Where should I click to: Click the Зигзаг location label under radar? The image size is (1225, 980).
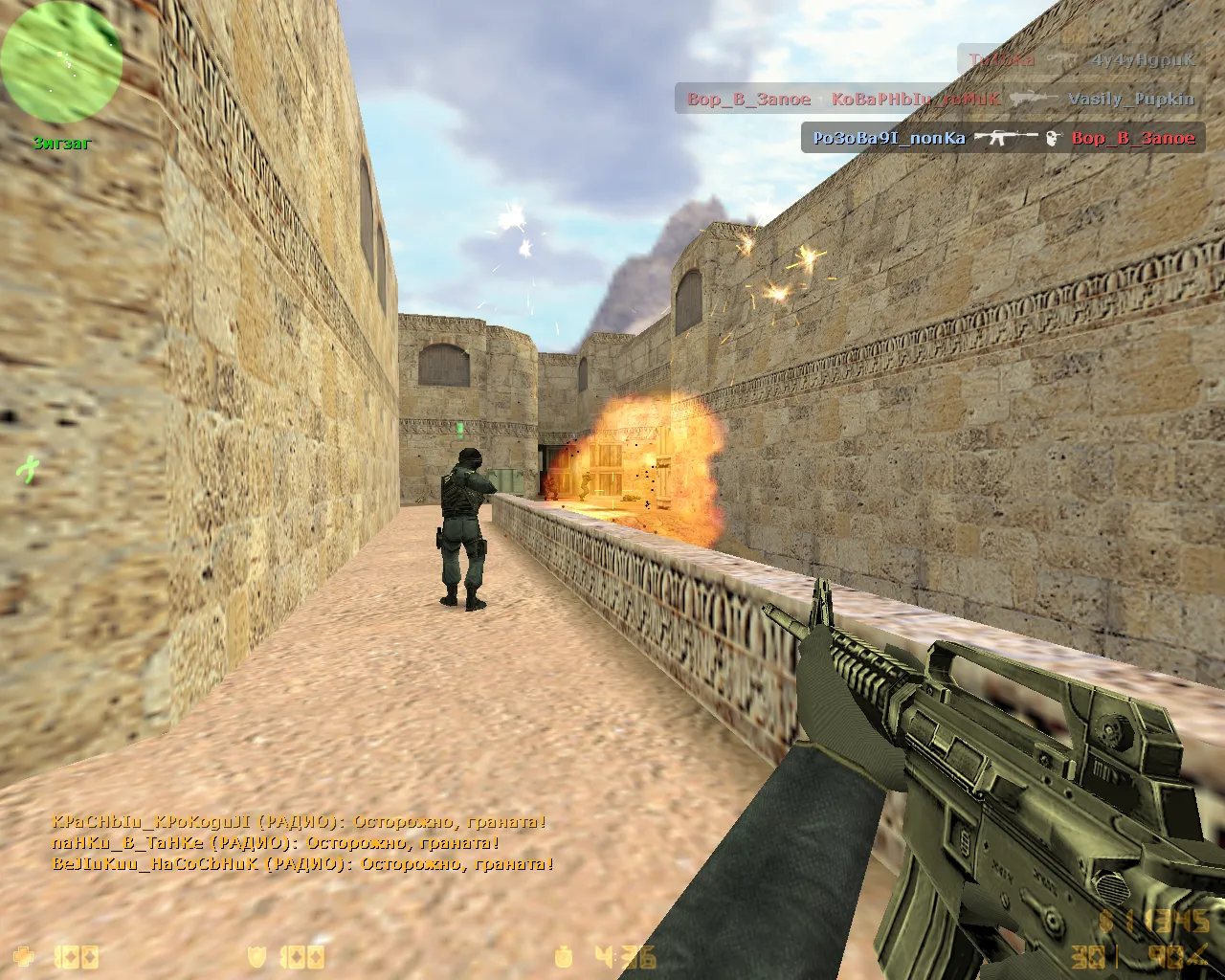(62, 144)
